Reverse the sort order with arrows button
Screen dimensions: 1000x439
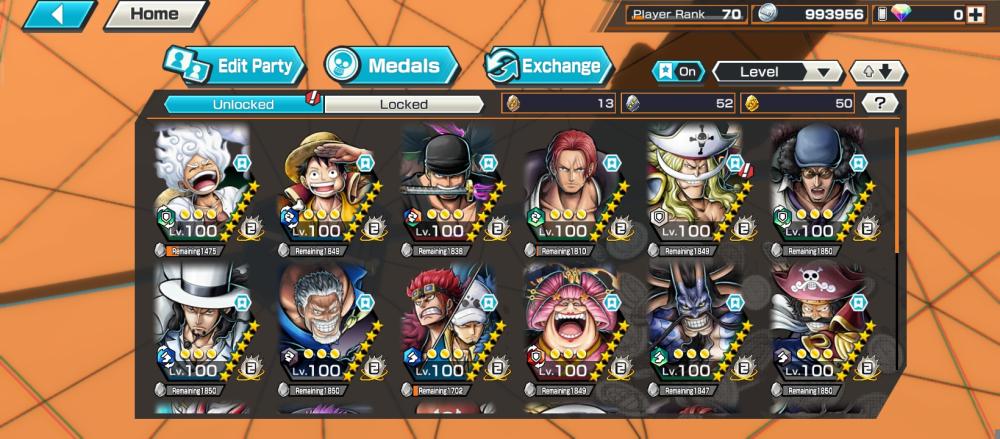click(877, 72)
